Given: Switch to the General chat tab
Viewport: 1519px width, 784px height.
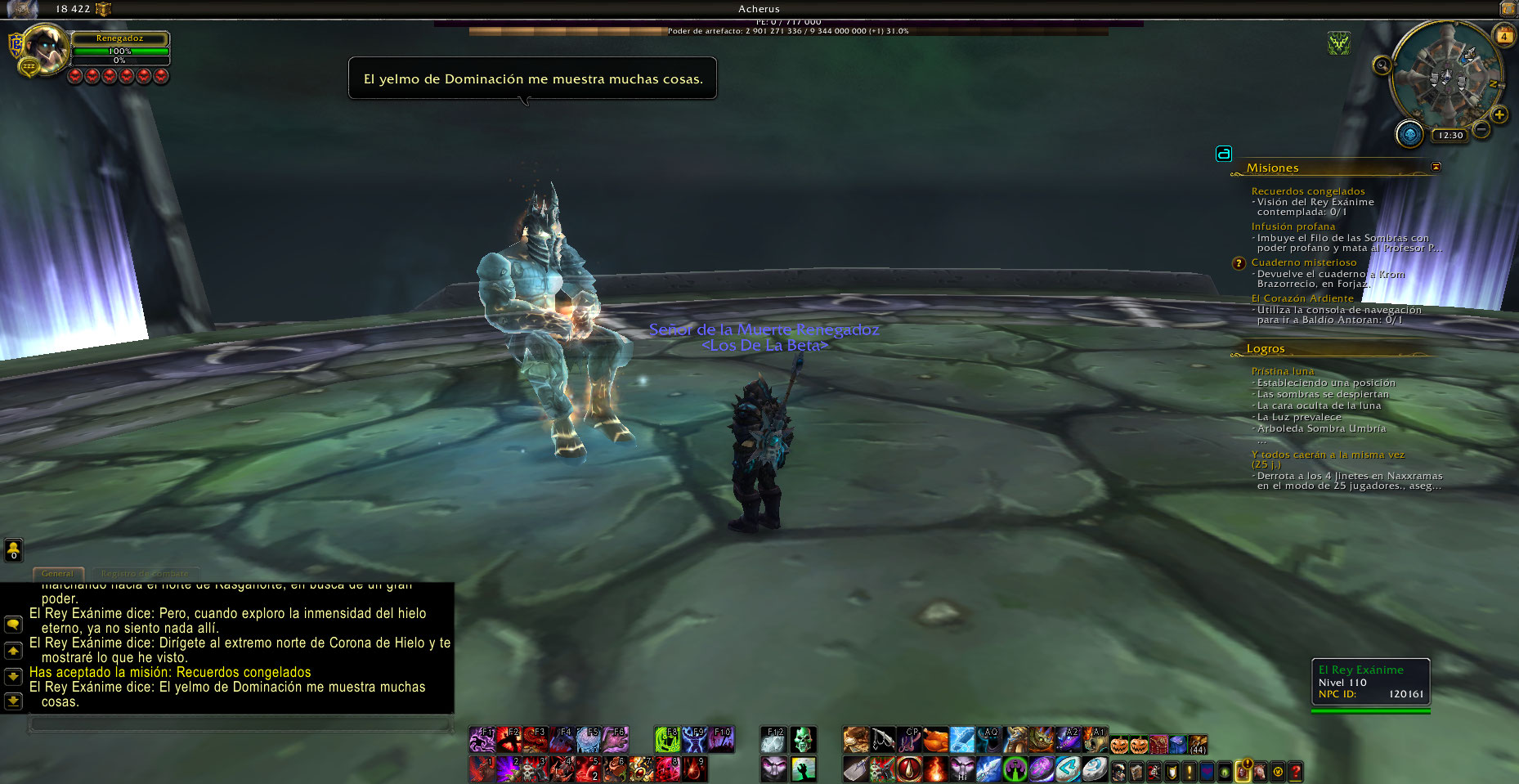Looking at the screenshot, I should pos(57,574).
